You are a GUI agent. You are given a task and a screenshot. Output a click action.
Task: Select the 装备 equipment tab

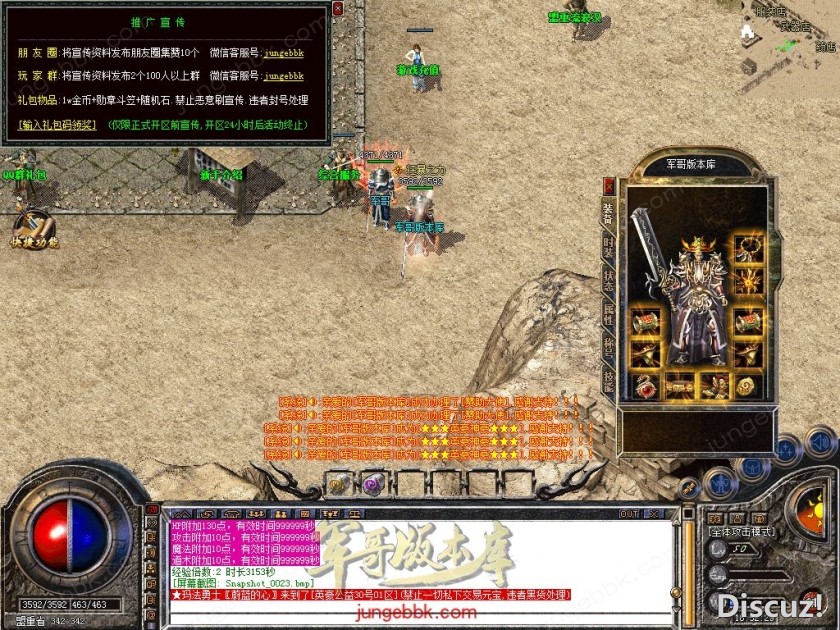[608, 210]
